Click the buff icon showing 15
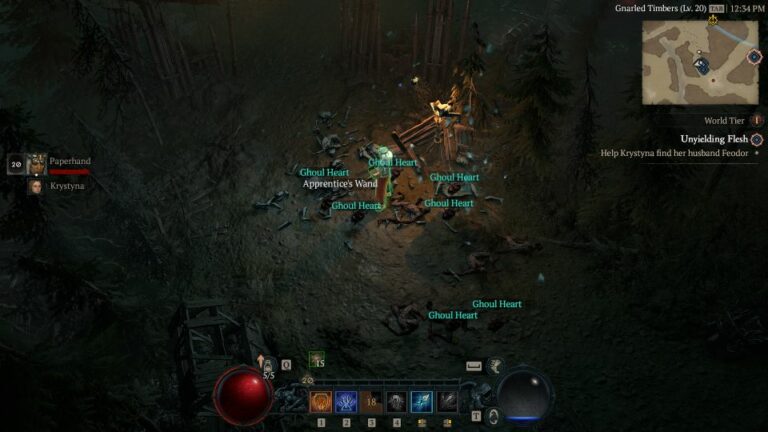The width and height of the screenshot is (768, 432). point(317,360)
